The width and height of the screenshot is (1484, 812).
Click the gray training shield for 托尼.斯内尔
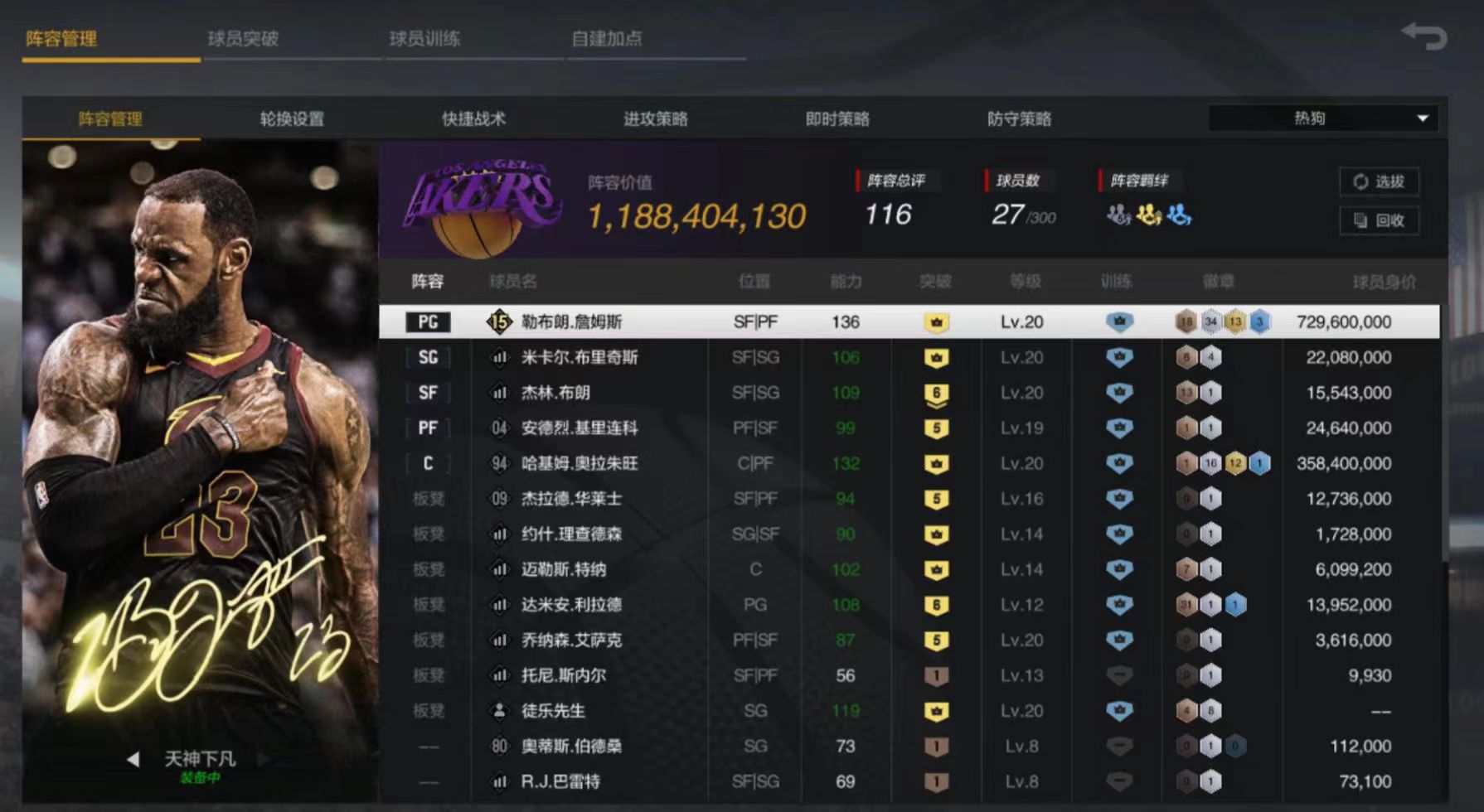(x=1118, y=675)
